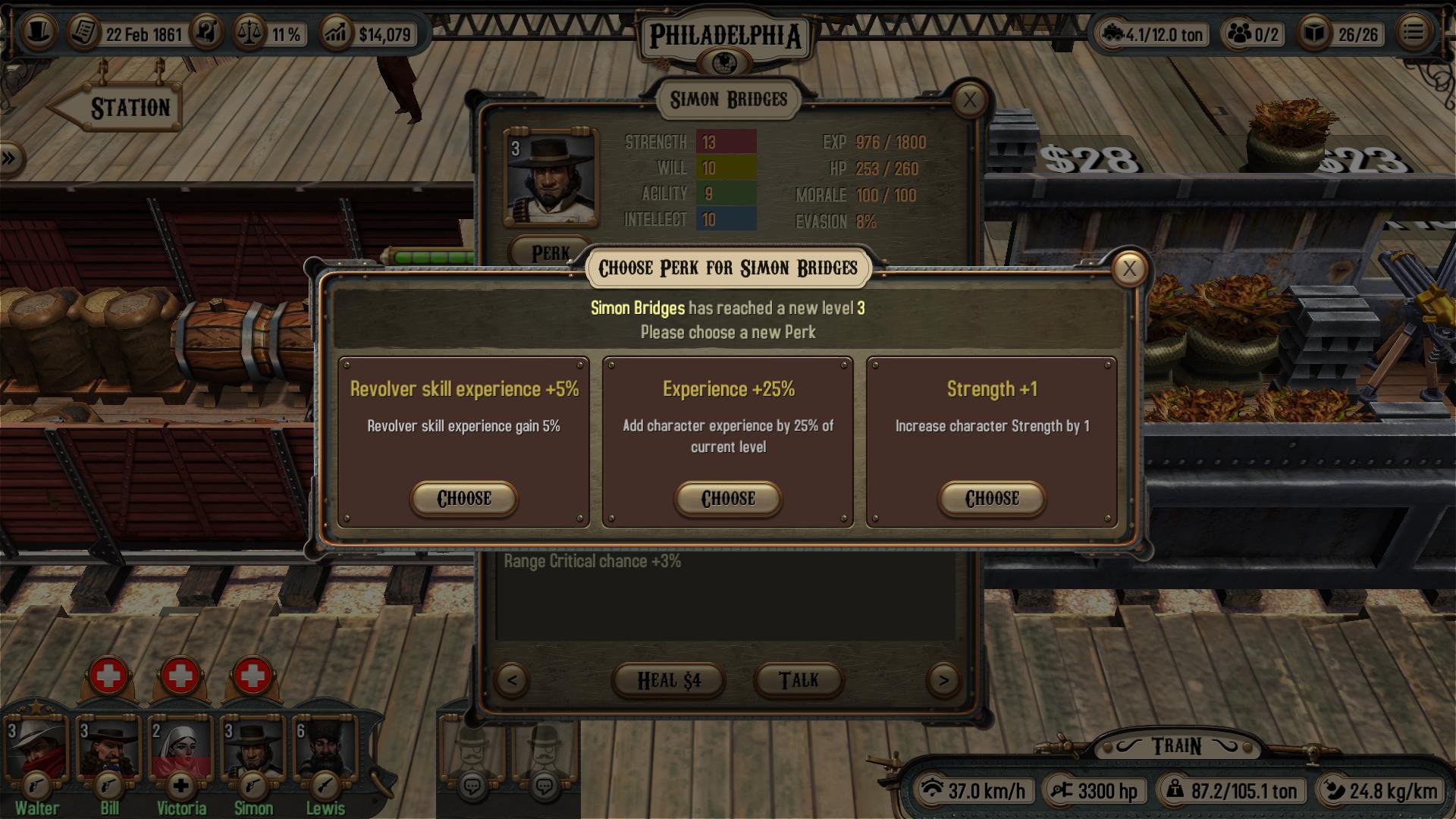1456x819 pixels.
Task: Click the goods cube icon showing 26/26
Action: coord(1319,34)
